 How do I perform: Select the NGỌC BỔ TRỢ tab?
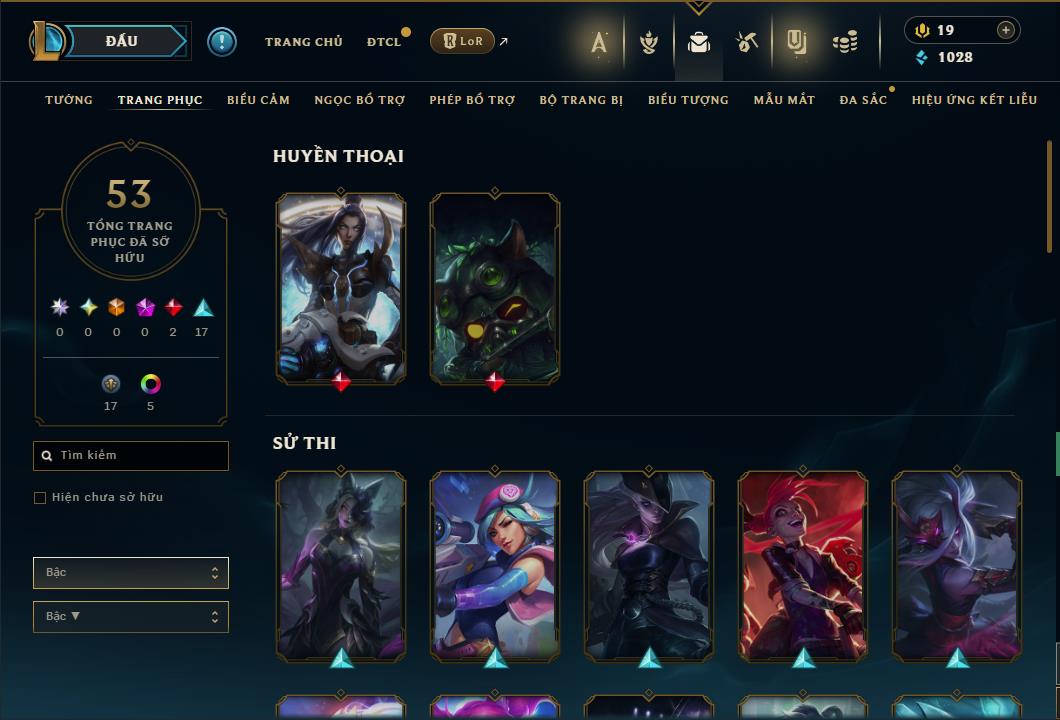click(359, 100)
